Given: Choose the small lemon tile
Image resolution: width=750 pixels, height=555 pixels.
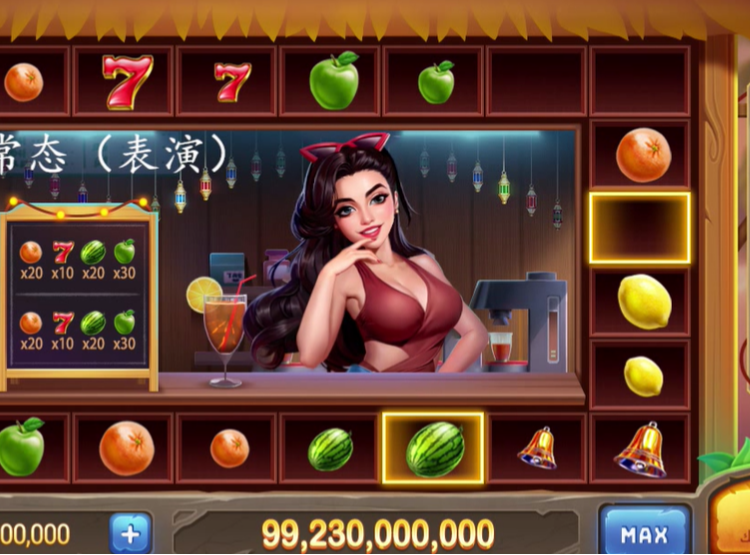Looking at the screenshot, I should click(643, 376).
